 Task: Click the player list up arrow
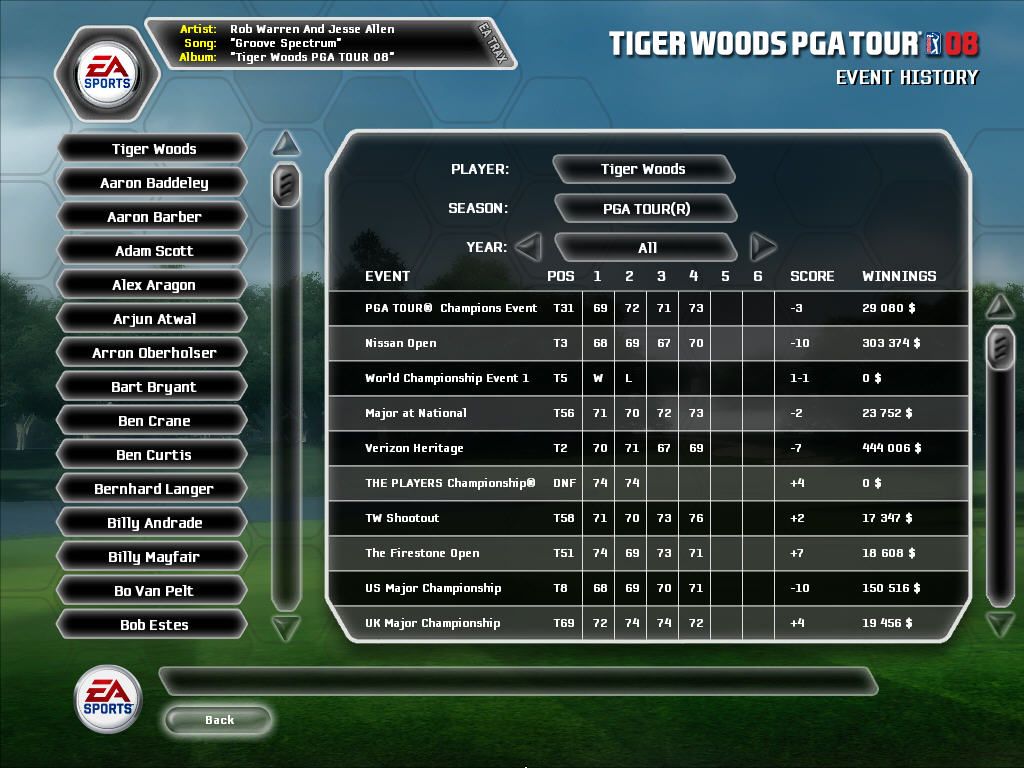[286, 143]
